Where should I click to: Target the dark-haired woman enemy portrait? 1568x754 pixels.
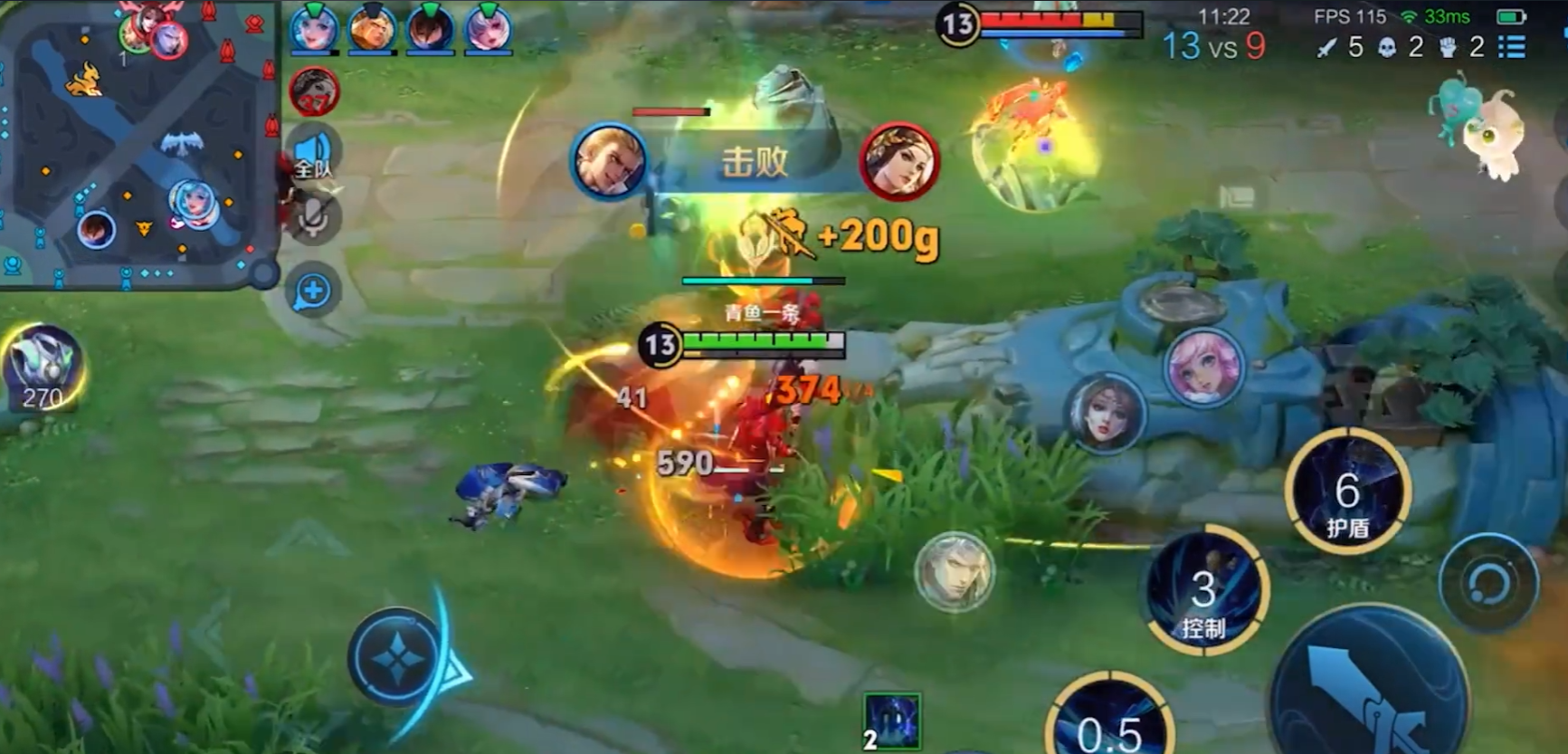(x=1105, y=413)
